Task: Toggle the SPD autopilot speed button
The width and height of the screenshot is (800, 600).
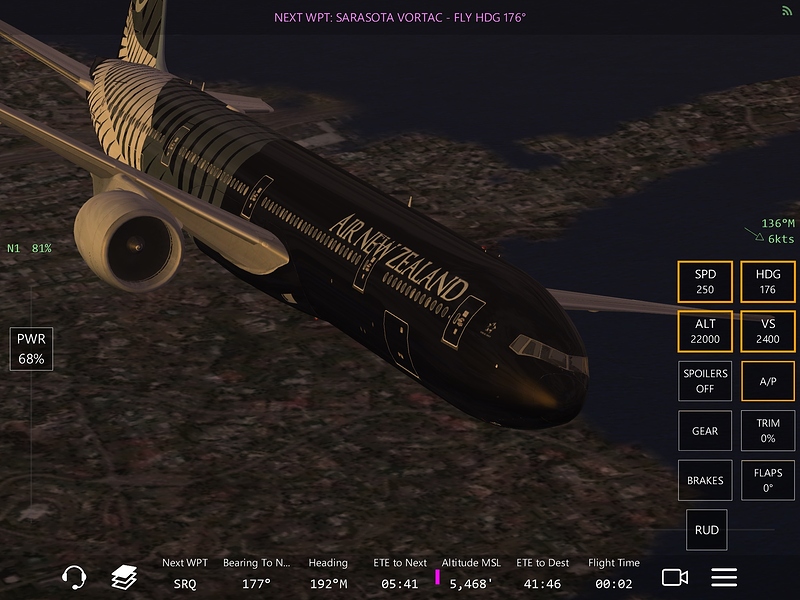Action: (x=705, y=282)
